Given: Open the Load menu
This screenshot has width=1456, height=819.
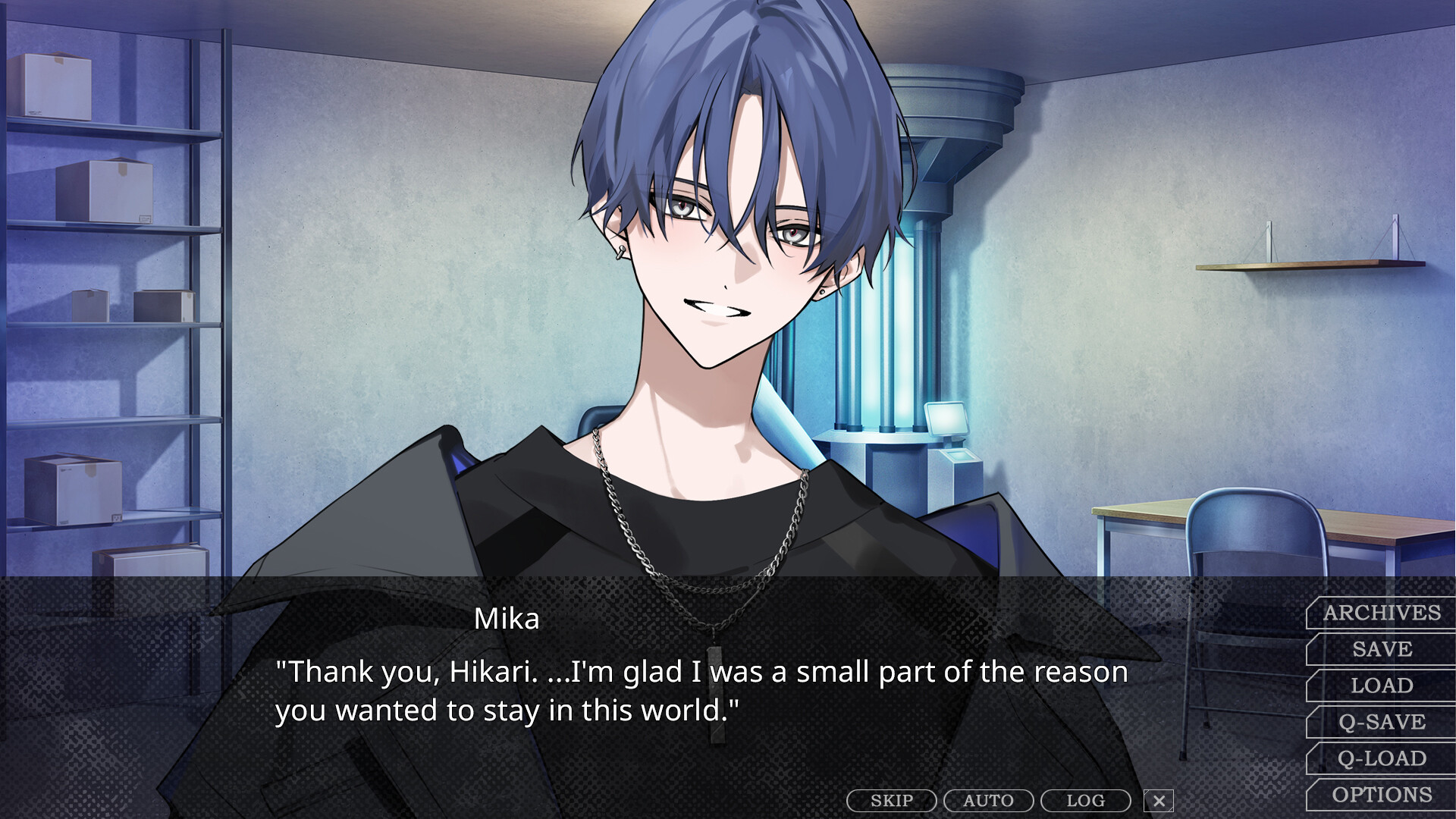Looking at the screenshot, I should 1382,686.
